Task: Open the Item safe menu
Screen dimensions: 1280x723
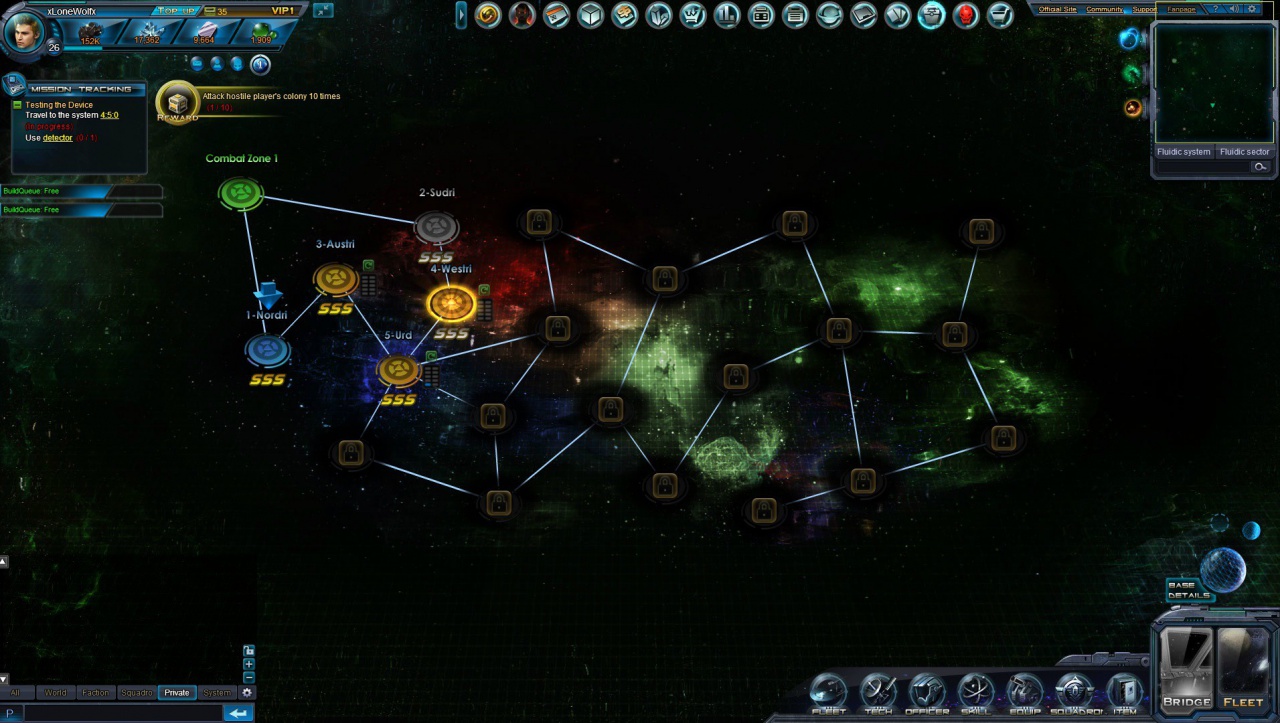Action: 1125,693
